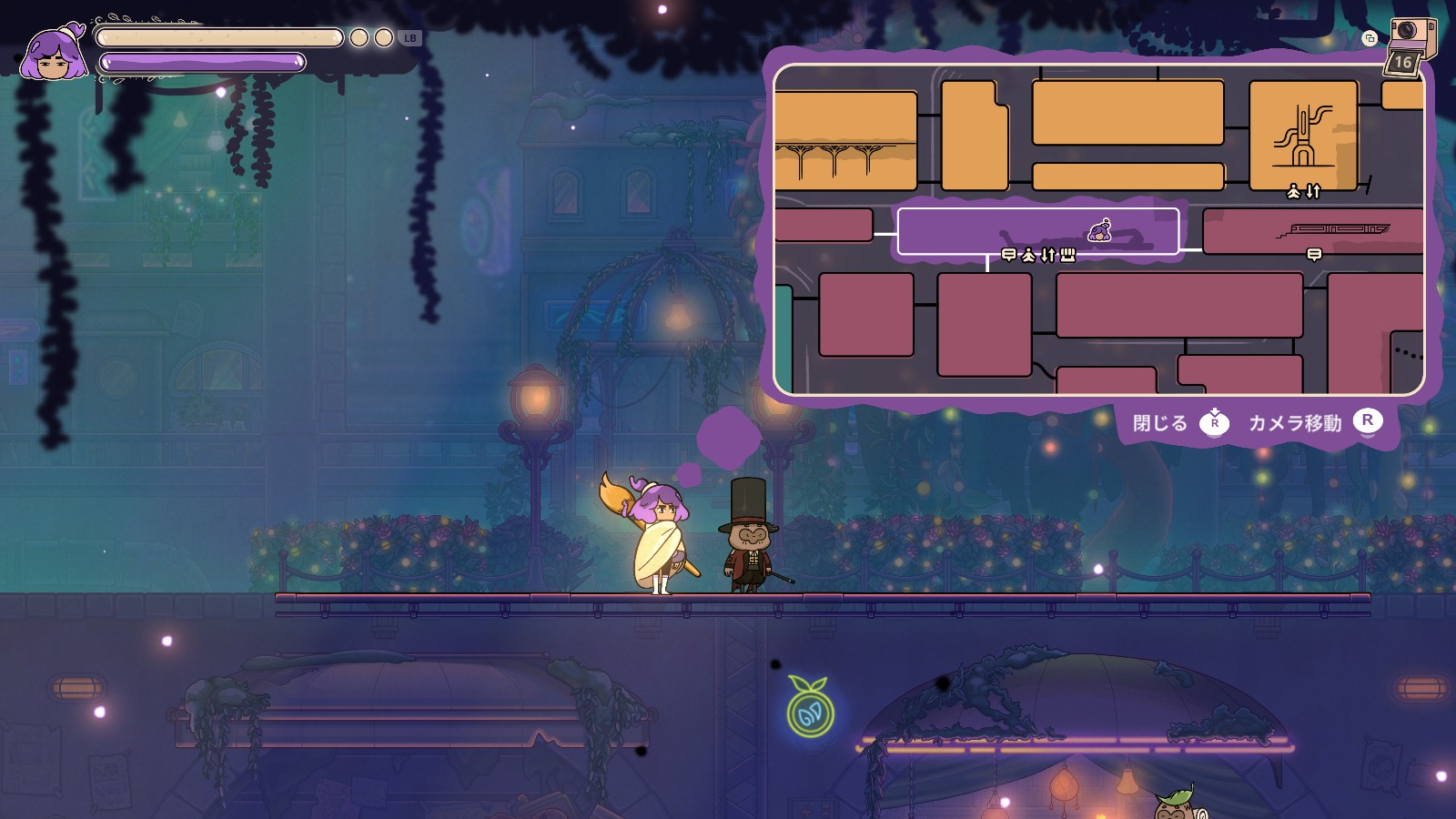Viewport: 1456px width, 819px height.
Task: Click the 閉じる close map label
Action: pos(1160,423)
